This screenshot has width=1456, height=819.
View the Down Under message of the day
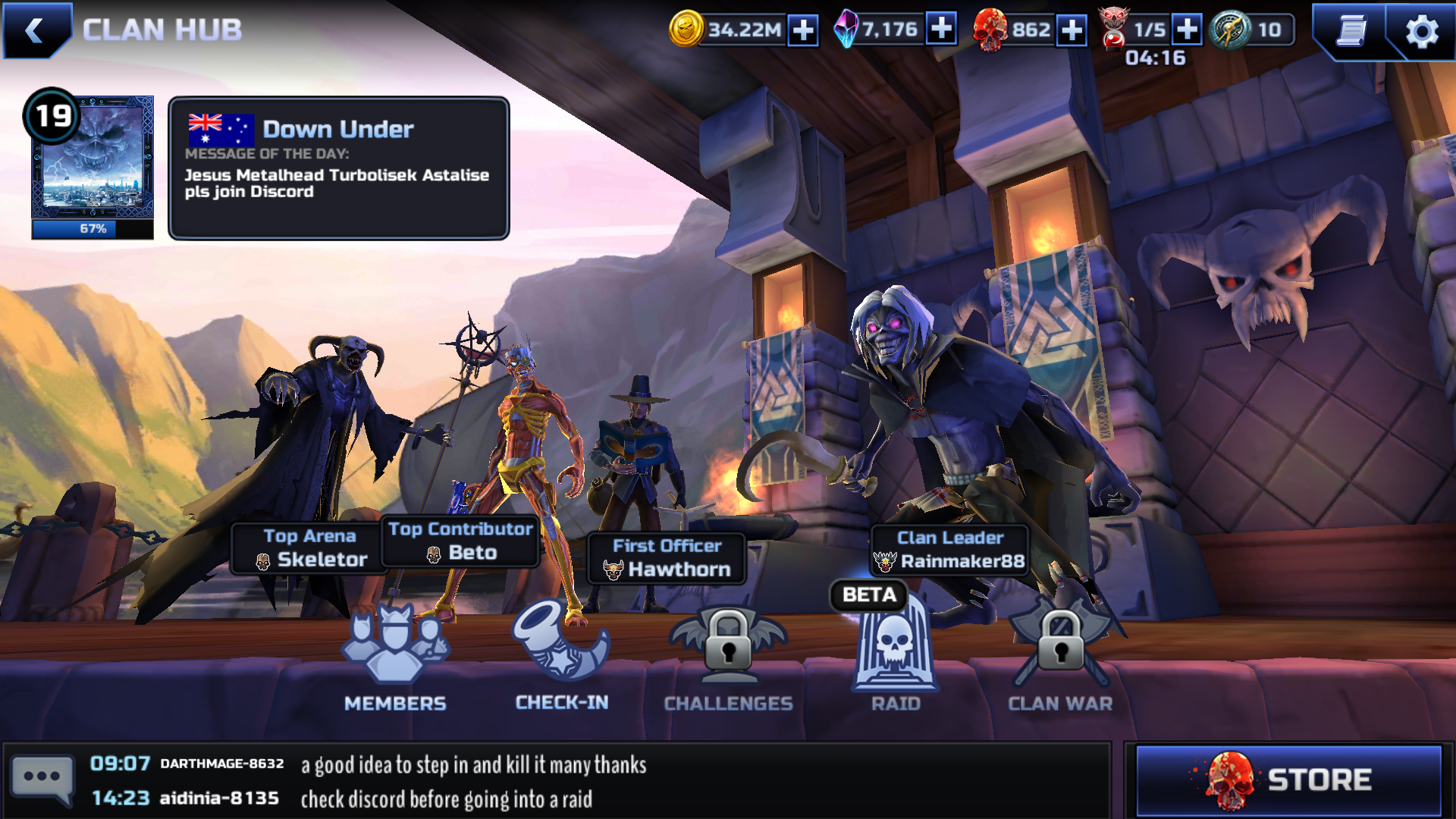tap(338, 168)
